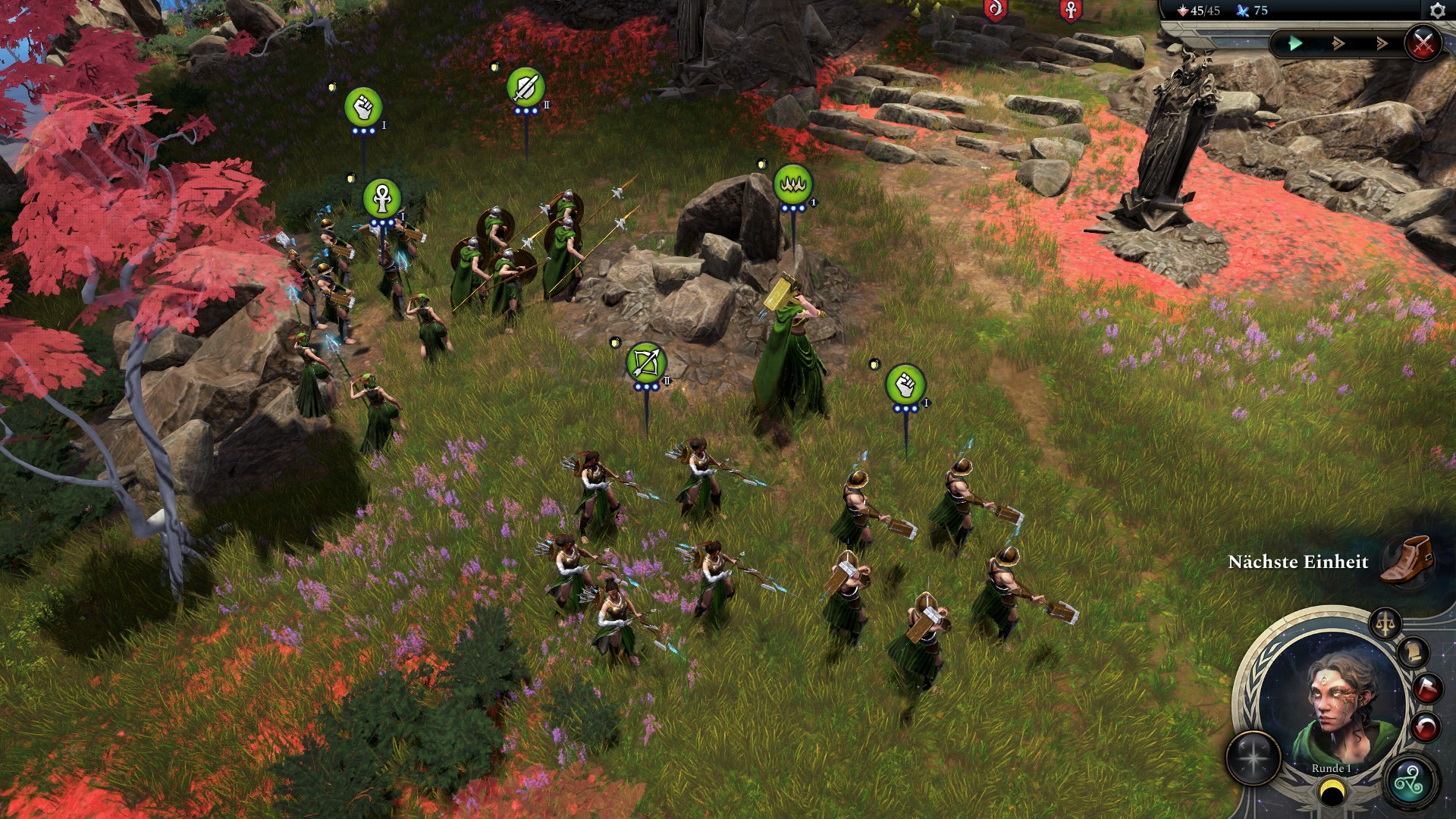Open the settings gear menu
The width and height of the screenshot is (1456, 819).
[x=1437, y=11]
